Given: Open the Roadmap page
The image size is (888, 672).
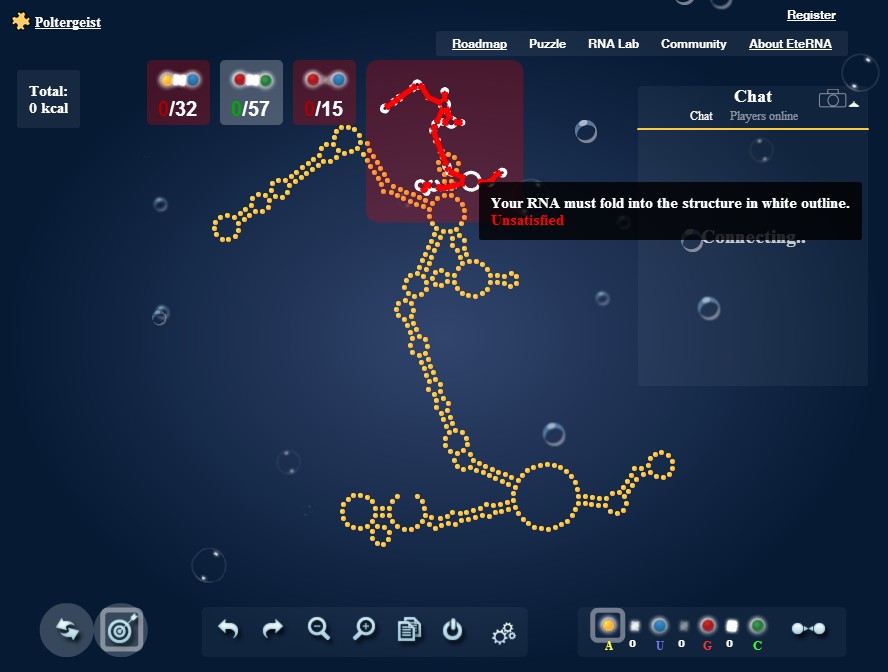Looking at the screenshot, I should 479,44.
